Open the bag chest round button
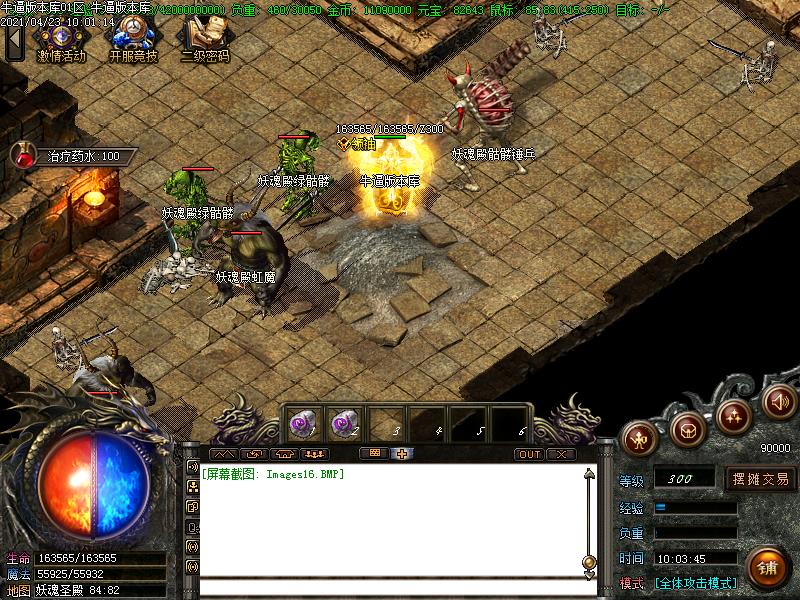800x600 pixels. click(687, 428)
